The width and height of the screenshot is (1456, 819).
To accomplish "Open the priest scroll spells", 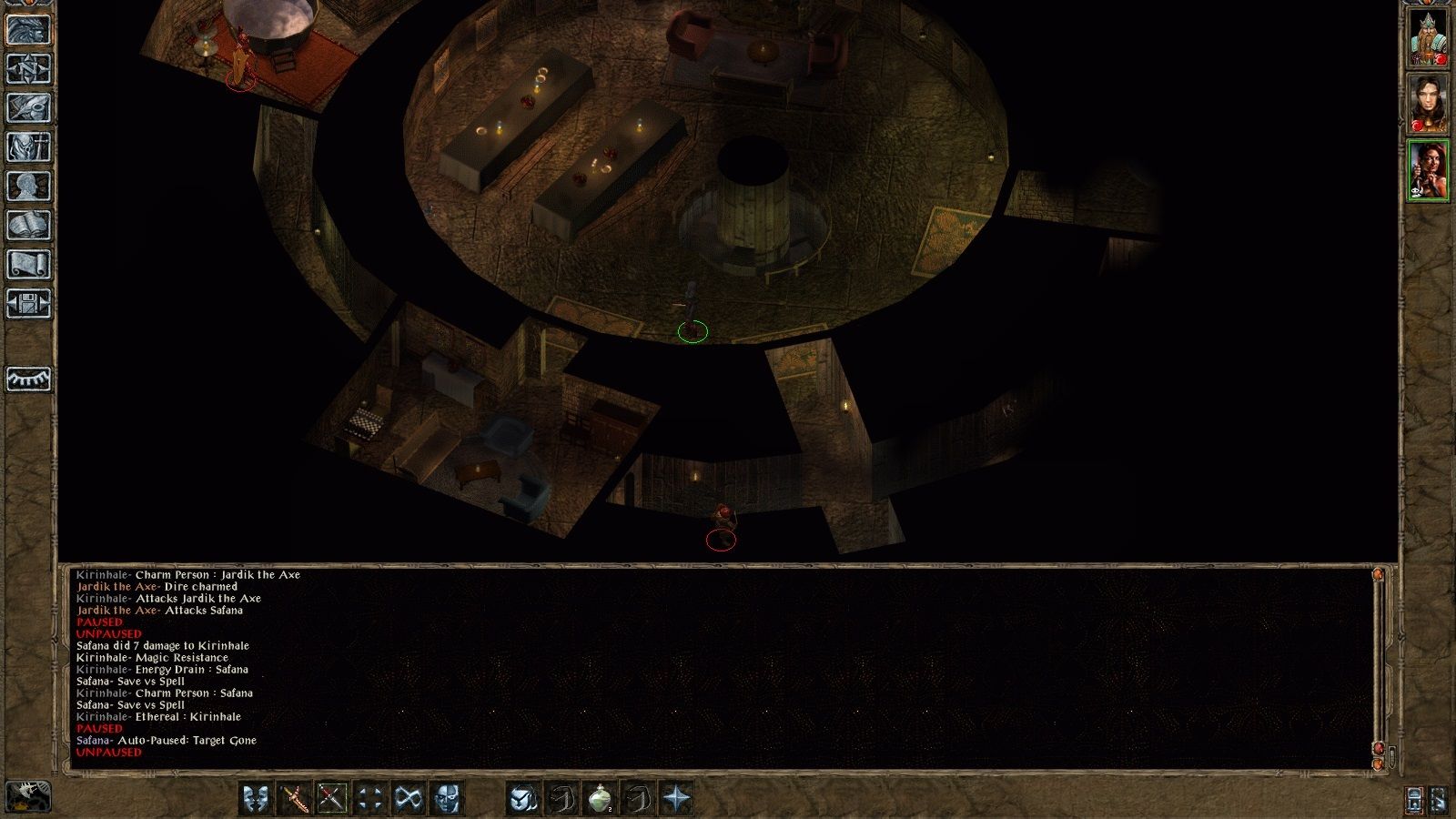I will (27, 264).
